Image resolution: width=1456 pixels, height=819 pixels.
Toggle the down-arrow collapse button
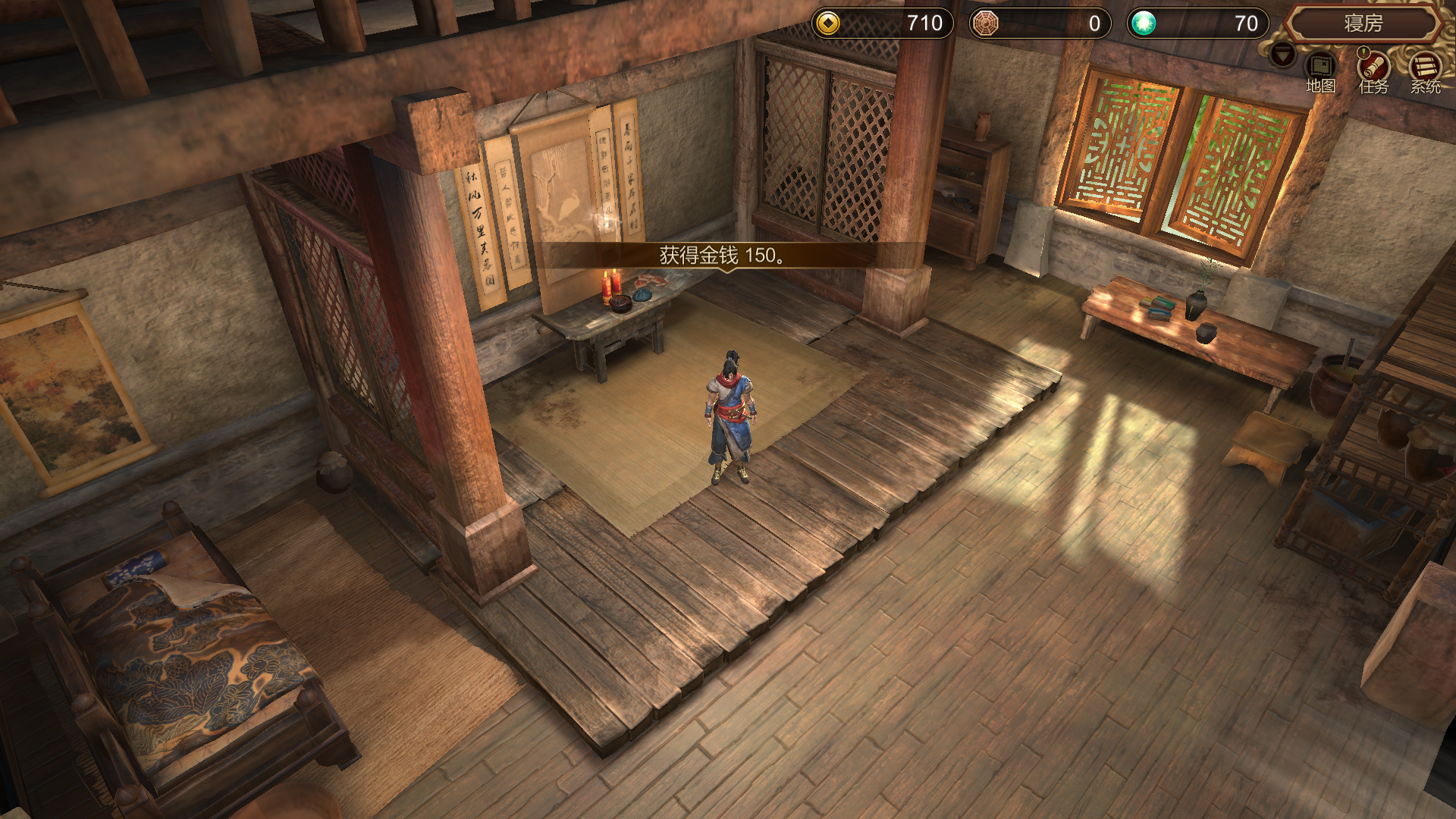(x=1283, y=55)
